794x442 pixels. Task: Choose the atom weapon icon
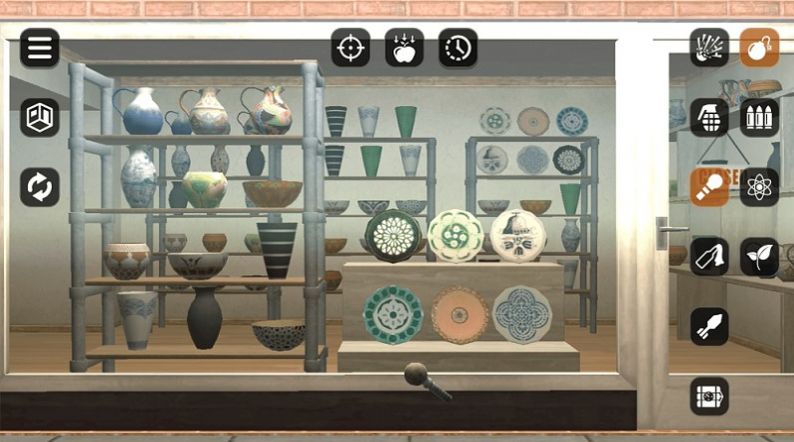point(759,187)
